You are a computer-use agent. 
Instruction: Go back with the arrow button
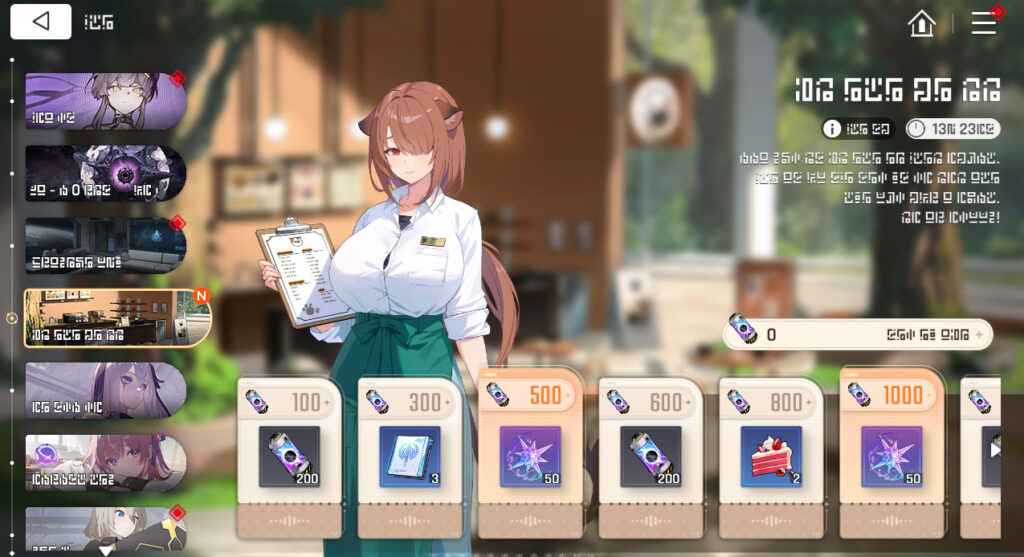click(x=41, y=22)
